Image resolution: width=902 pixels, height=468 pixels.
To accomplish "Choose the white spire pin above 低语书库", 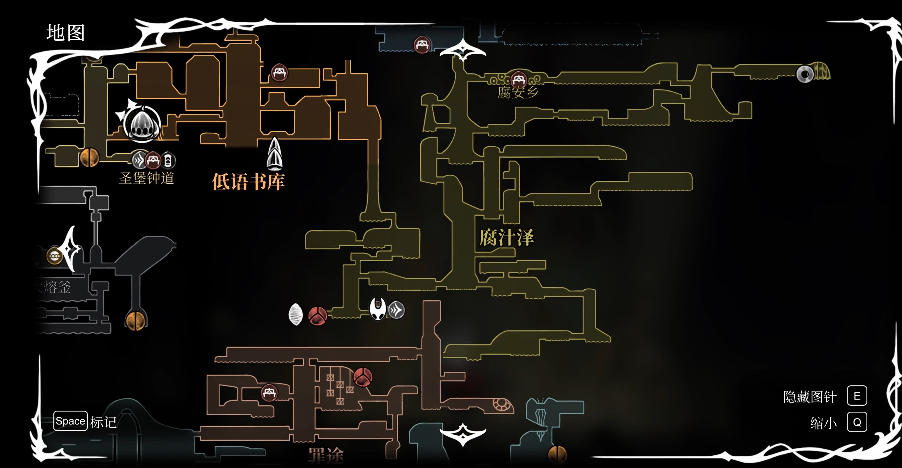I will [x=275, y=153].
